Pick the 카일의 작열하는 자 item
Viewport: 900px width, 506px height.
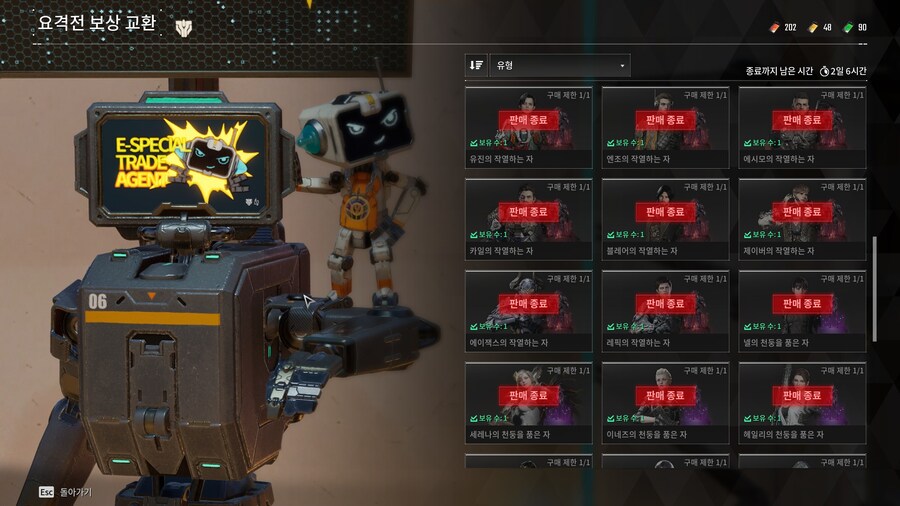pyautogui.click(x=528, y=219)
